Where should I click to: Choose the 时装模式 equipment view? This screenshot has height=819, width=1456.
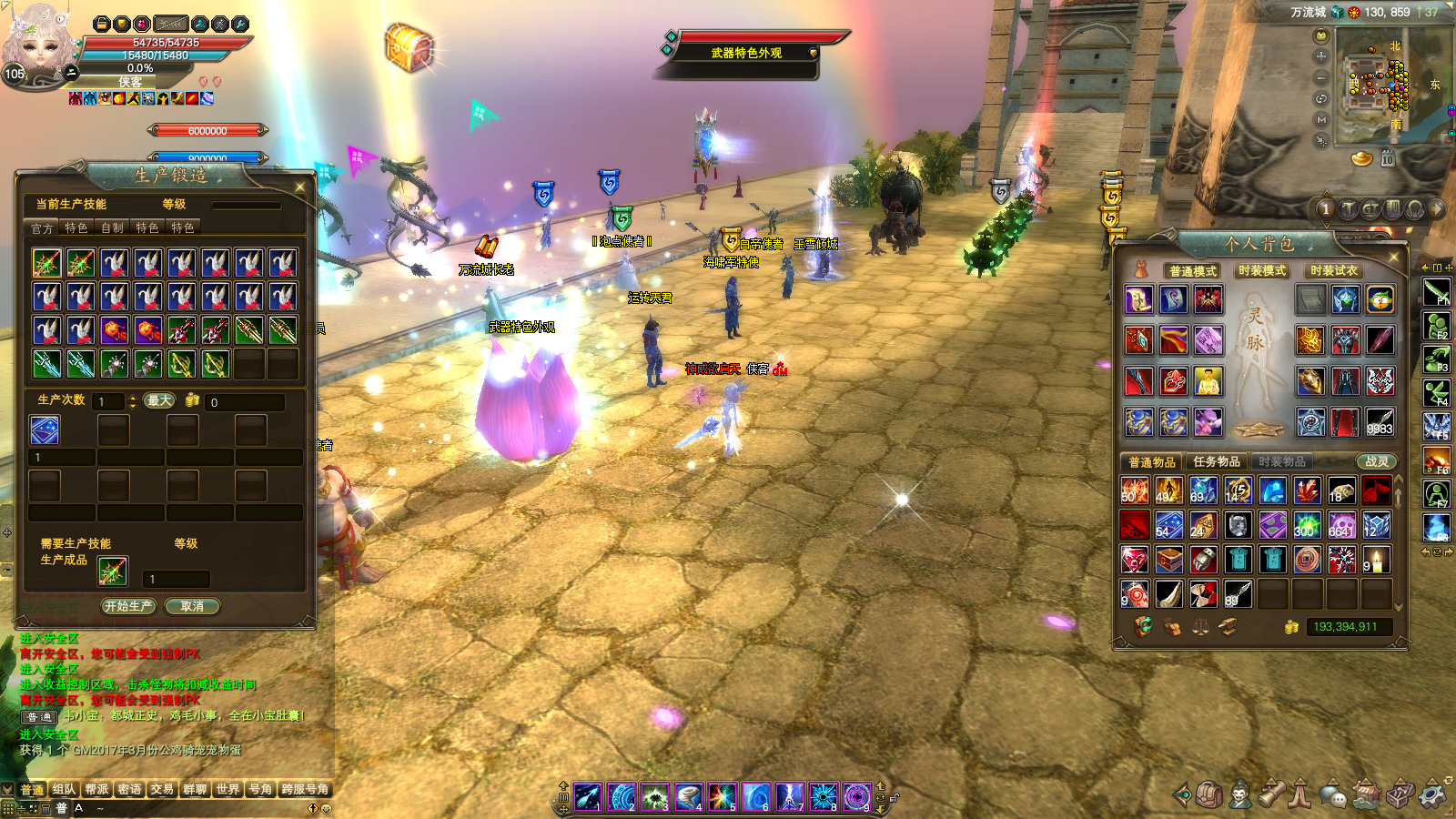[1261, 270]
